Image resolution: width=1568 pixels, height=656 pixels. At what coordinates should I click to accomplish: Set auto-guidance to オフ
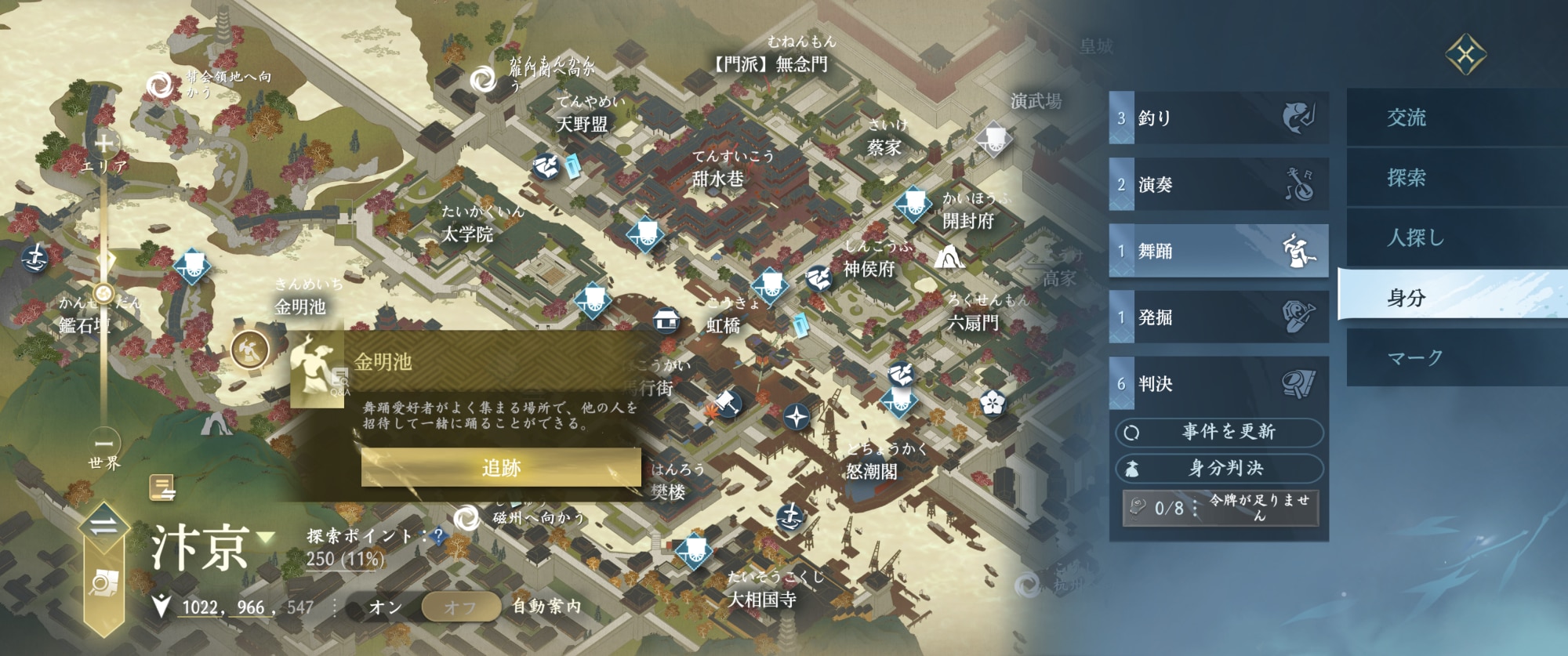coord(460,607)
